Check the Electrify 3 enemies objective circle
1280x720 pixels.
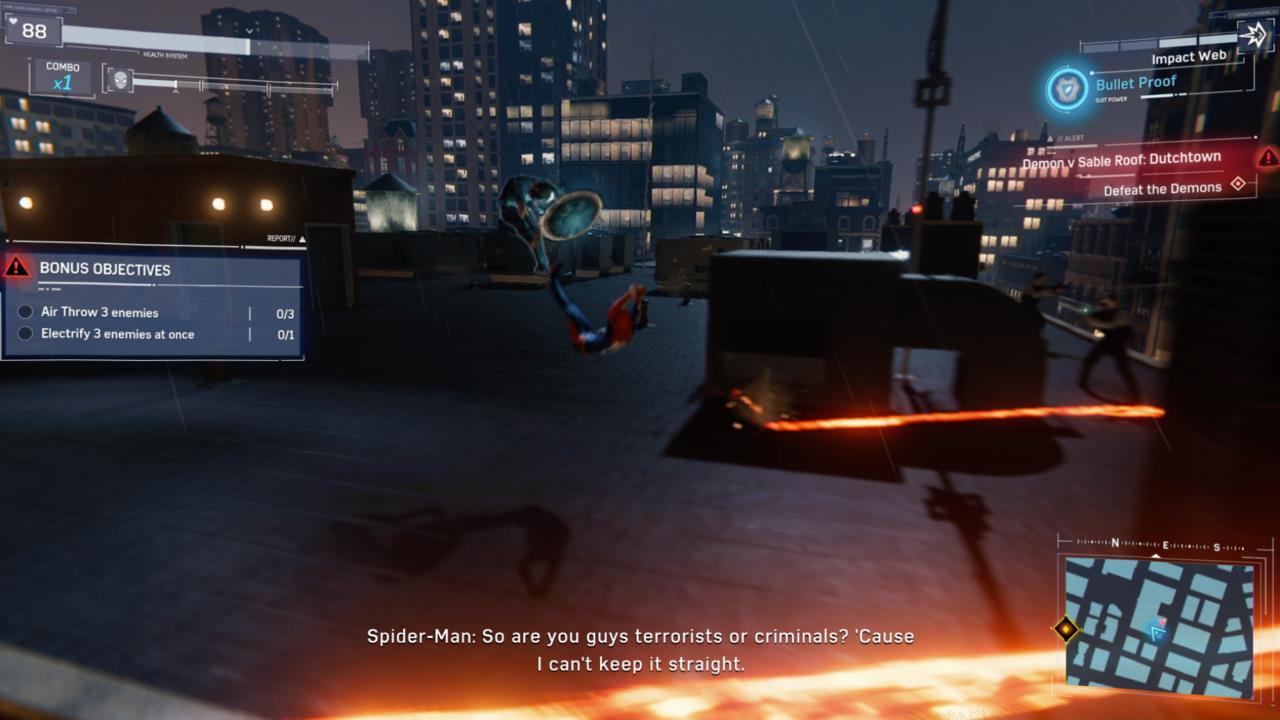pyautogui.click(x=23, y=333)
